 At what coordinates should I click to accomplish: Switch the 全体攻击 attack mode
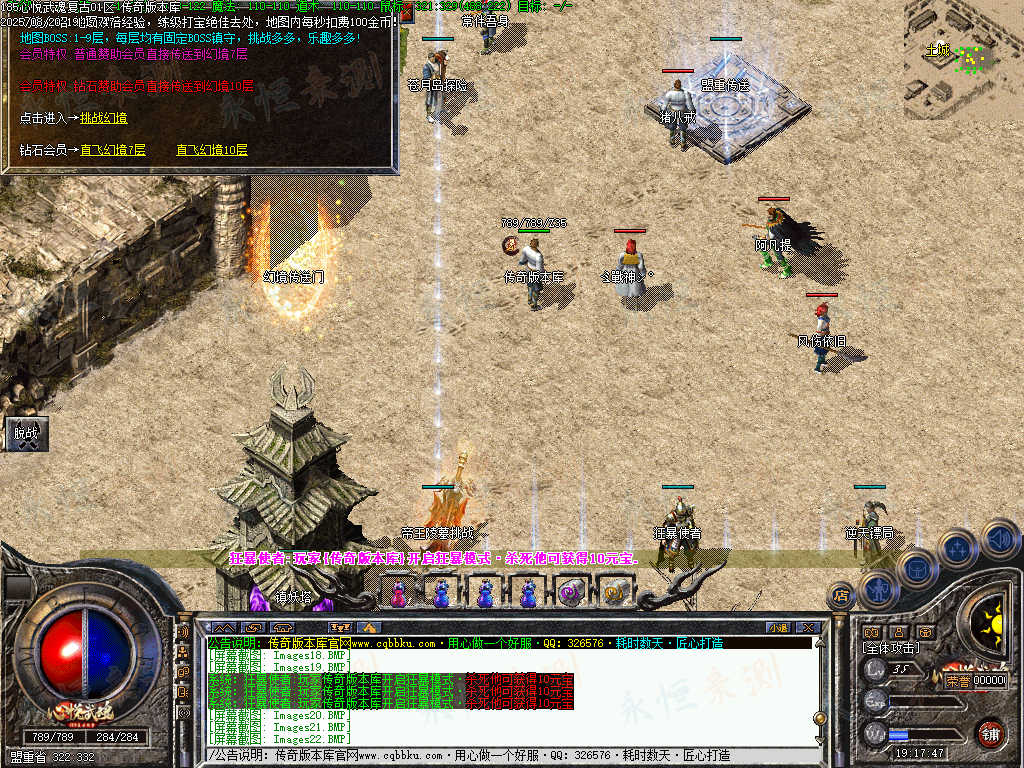892,648
